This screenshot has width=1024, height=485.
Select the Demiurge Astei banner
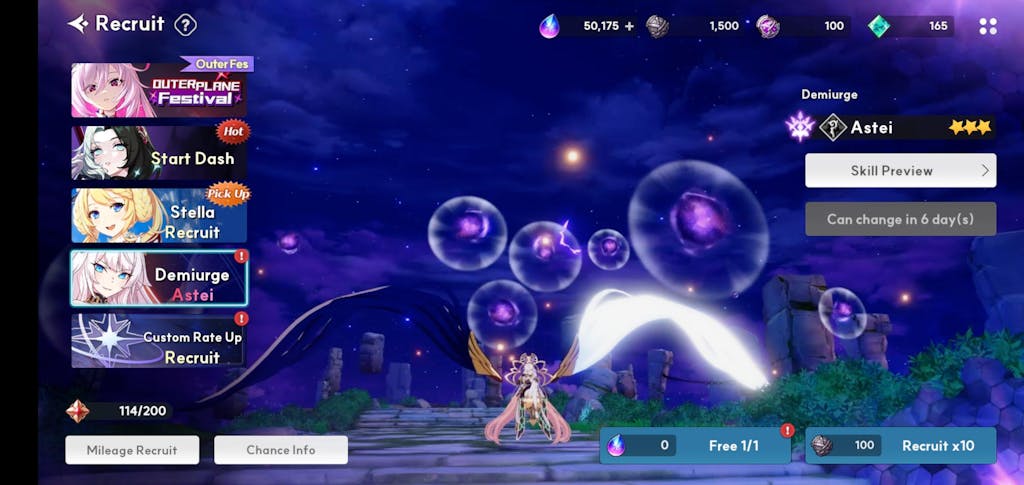[160, 278]
